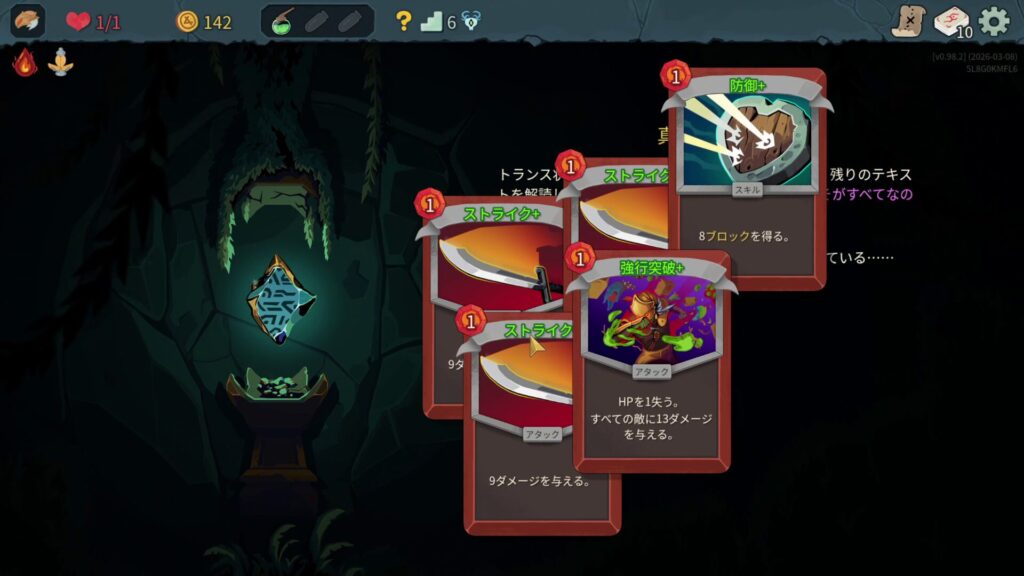View the deck of 10 cards
Image resolution: width=1024 pixels, height=576 pixels.
(x=951, y=21)
